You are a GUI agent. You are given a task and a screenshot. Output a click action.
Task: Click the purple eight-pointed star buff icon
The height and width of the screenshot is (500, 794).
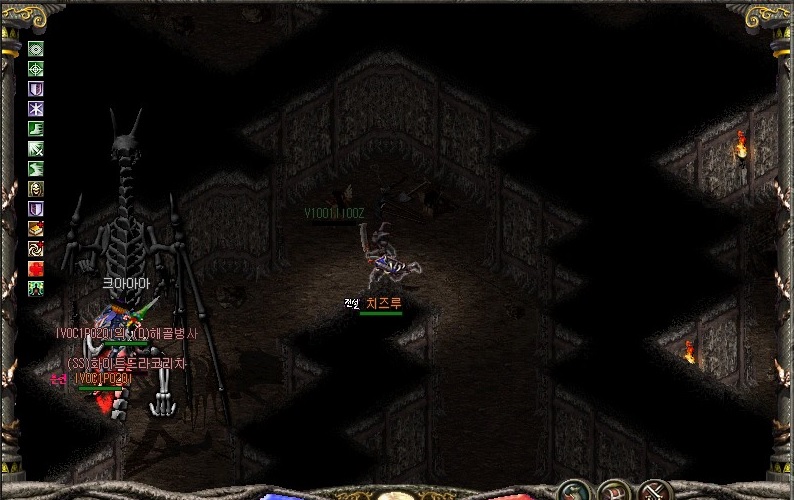pyautogui.click(x=36, y=109)
